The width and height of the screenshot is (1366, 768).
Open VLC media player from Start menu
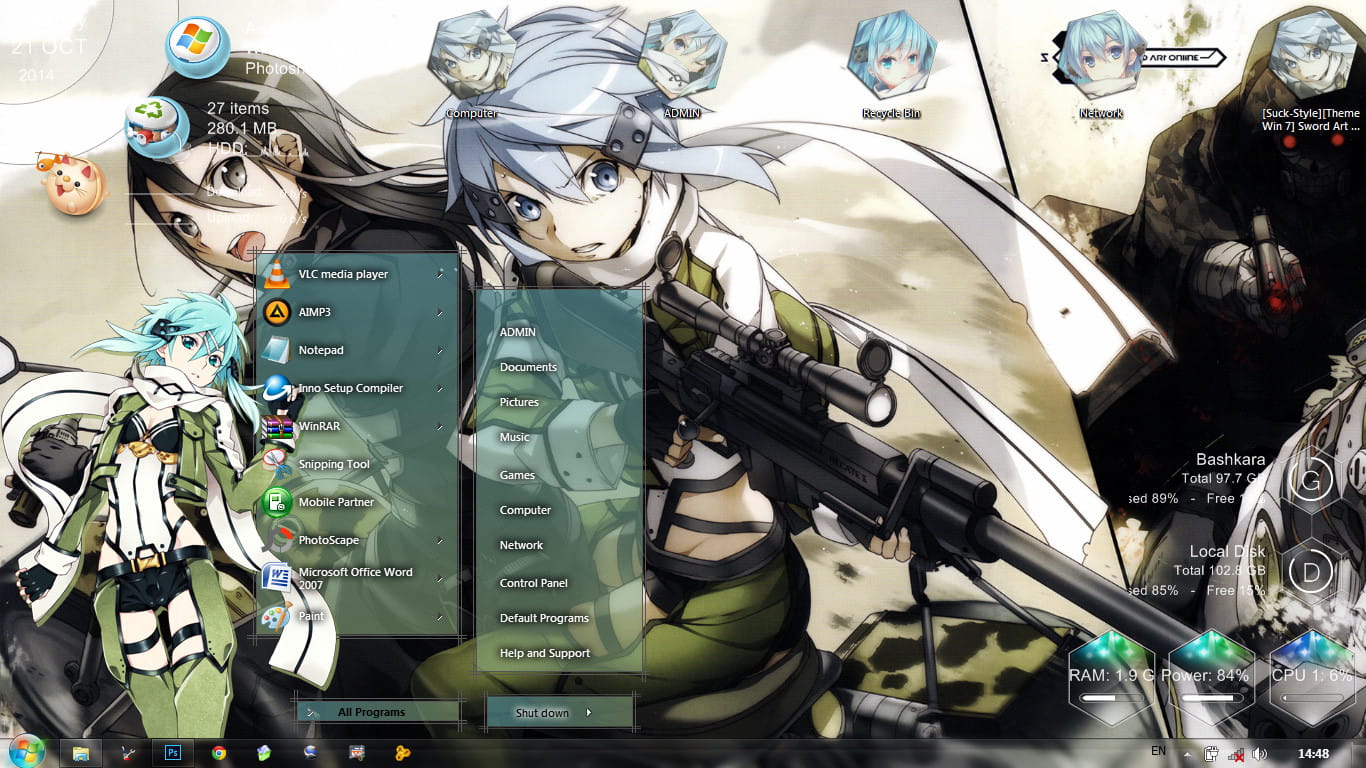(x=342, y=274)
